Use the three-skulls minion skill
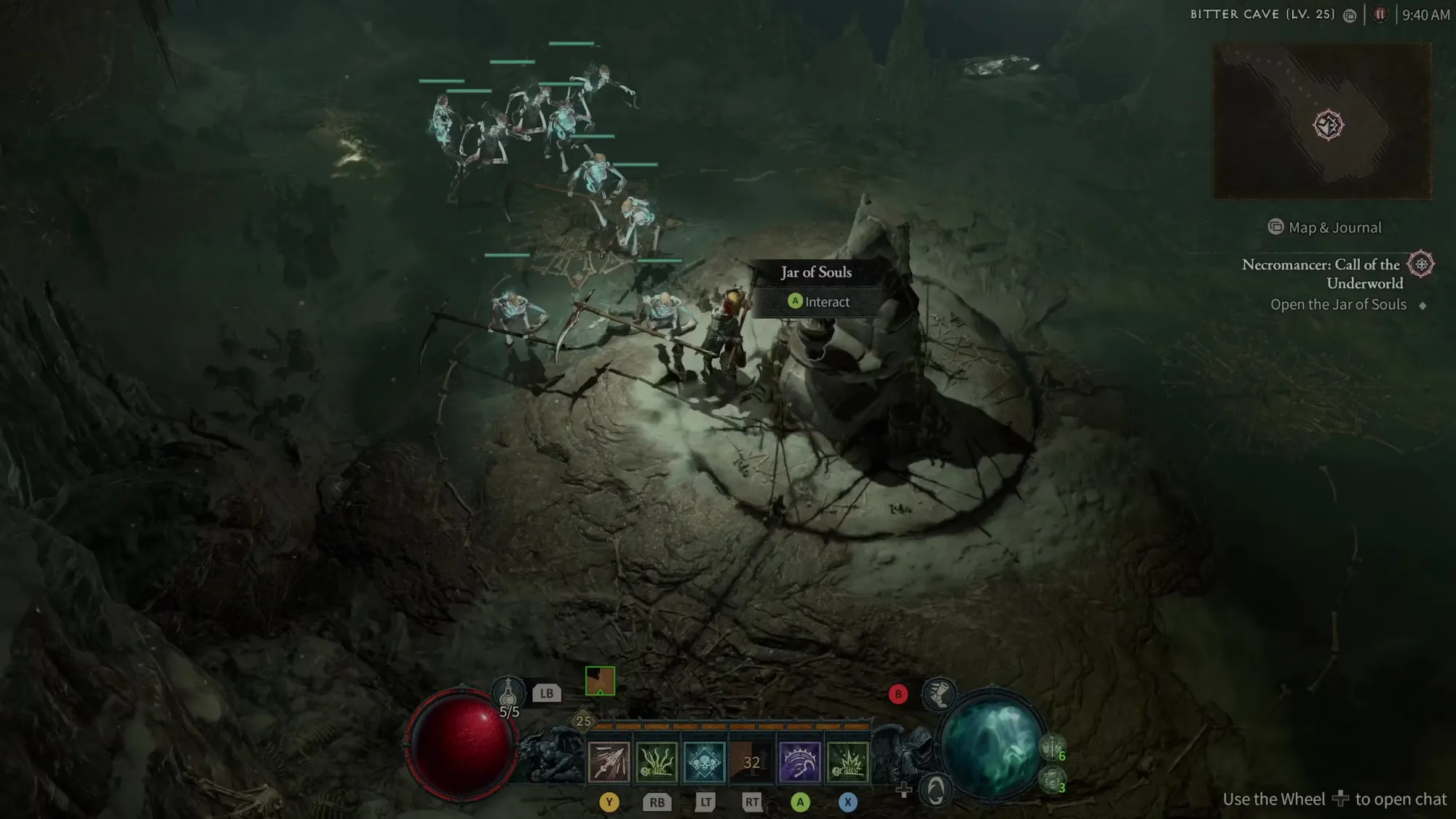The height and width of the screenshot is (819, 1456). (704, 762)
